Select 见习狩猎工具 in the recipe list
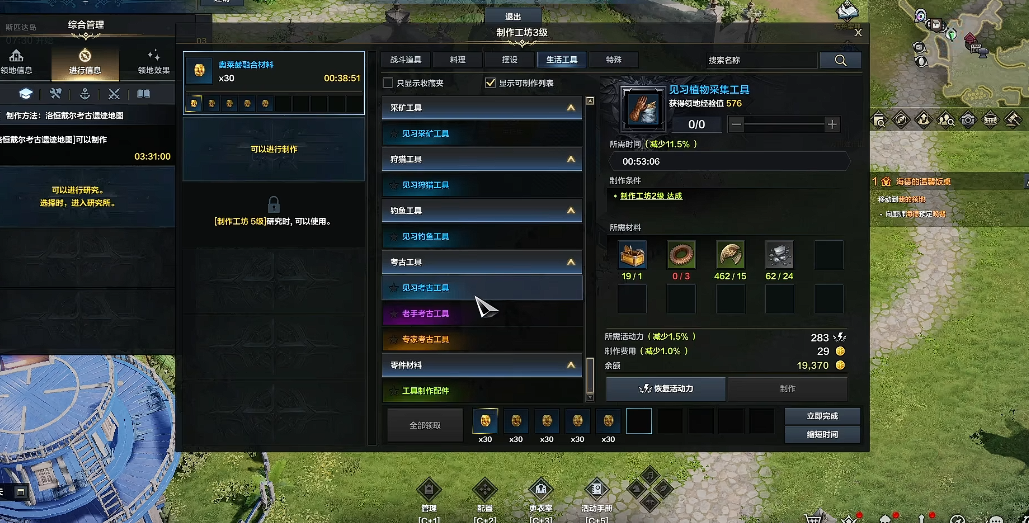 (x=425, y=185)
